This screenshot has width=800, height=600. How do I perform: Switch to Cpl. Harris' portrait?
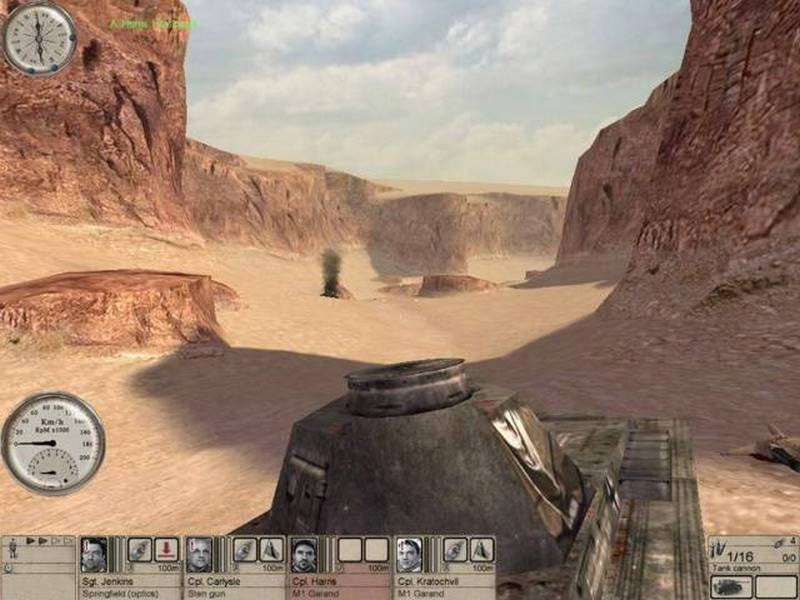304,553
